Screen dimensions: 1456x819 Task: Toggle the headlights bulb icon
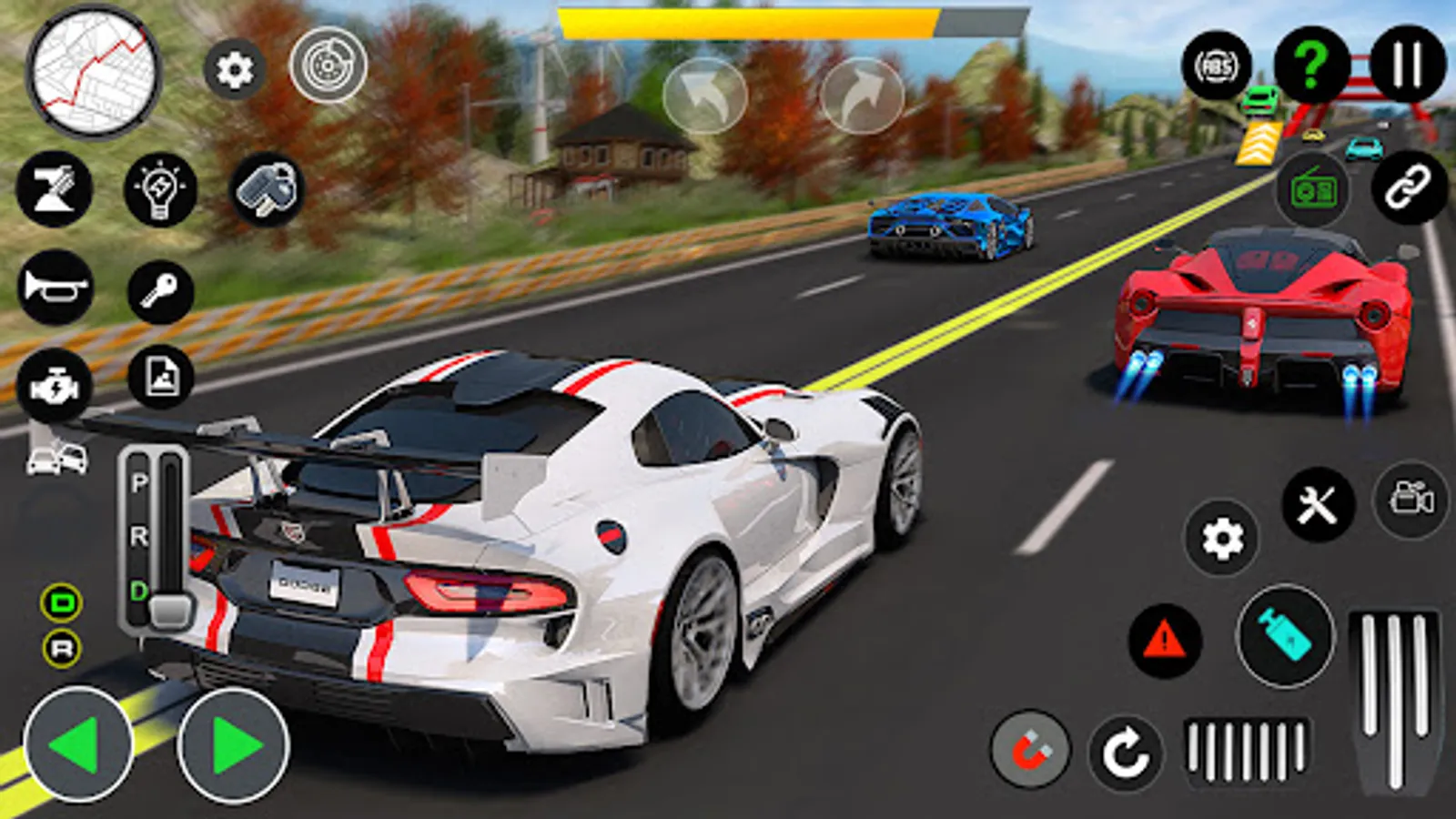tap(160, 190)
